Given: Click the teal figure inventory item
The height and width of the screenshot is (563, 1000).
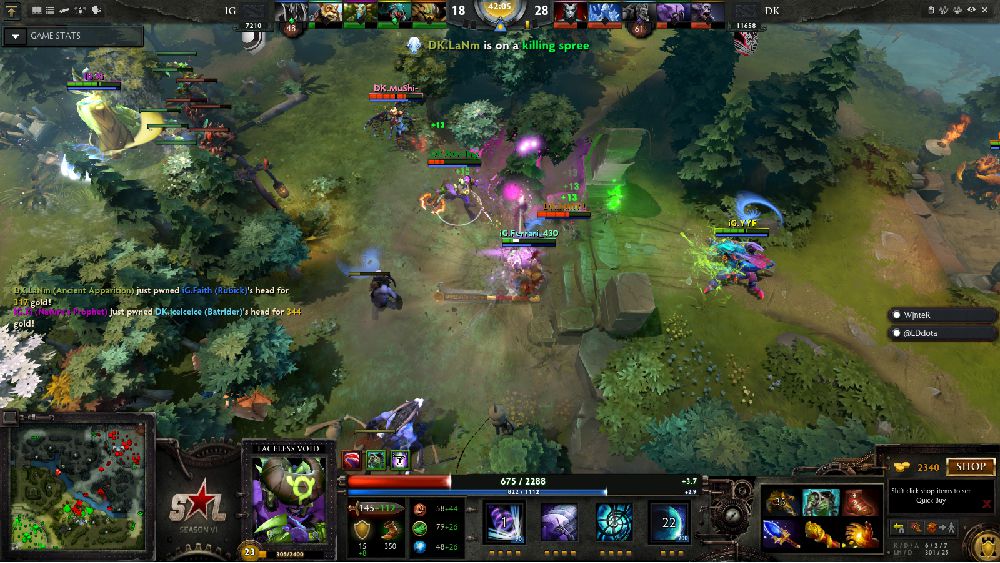Looking at the screenshot, I should [x=818, y=502].
